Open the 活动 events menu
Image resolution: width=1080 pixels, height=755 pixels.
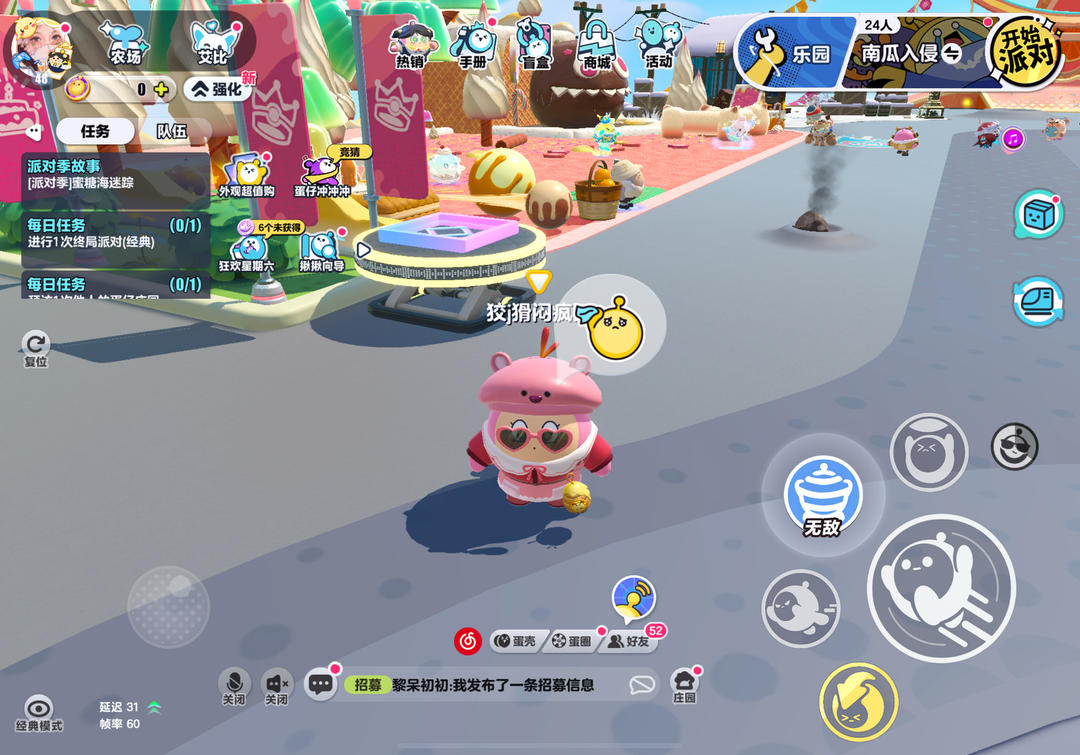pyautogui.click(x=658, y=46)
